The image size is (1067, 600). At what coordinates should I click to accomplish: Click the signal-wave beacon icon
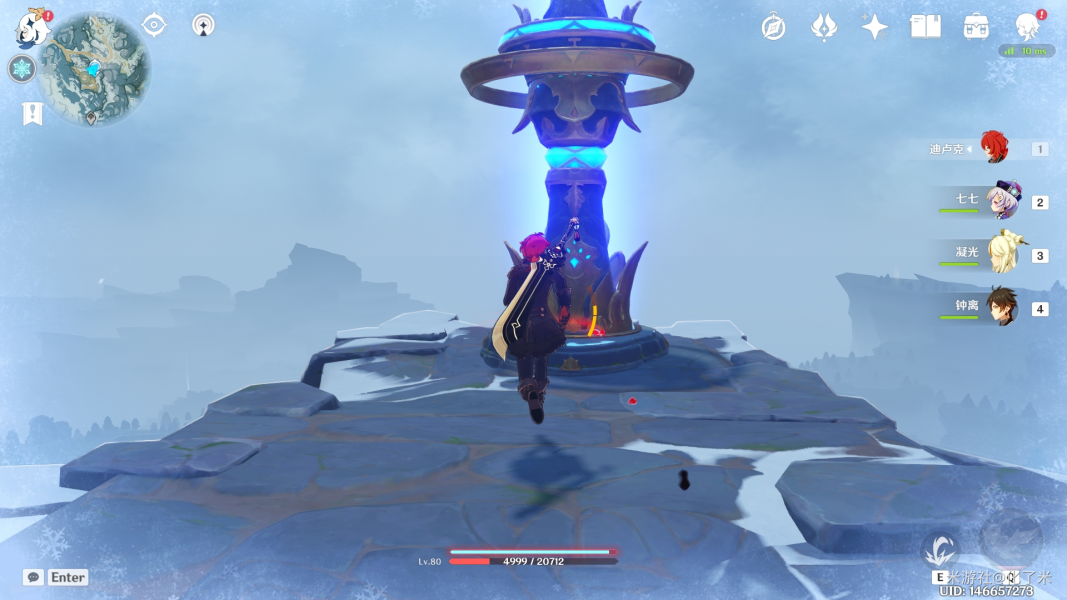pyautogui.click(x=204, y=25)
